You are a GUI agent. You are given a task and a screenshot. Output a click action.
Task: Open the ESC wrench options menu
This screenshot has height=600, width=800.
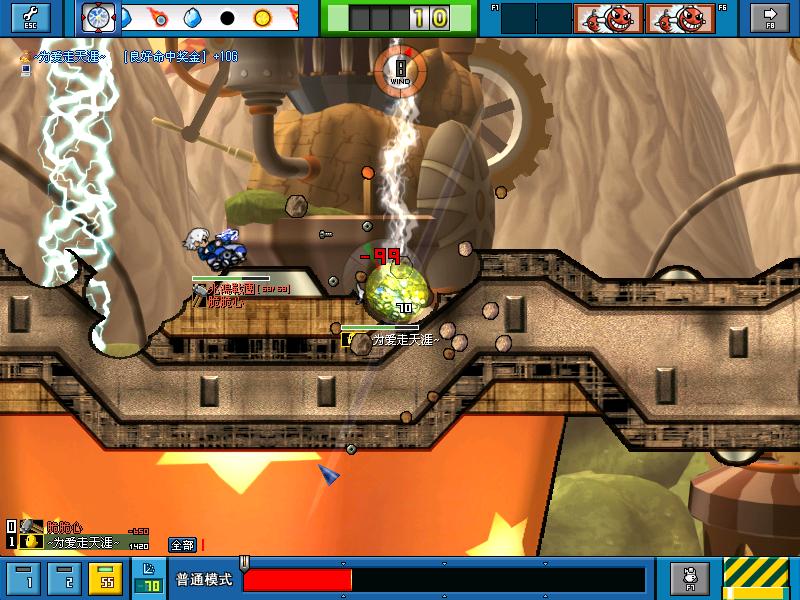click(30, 17)
